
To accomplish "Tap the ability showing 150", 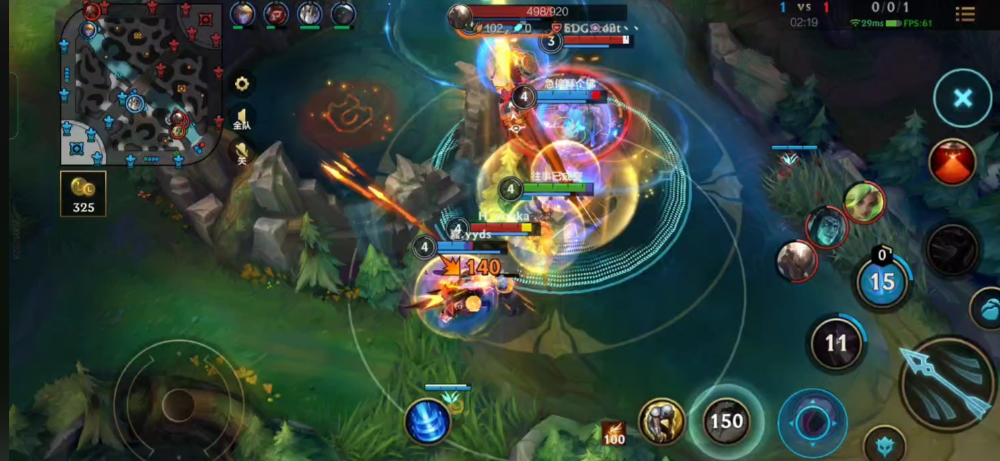I will coord(727,421).
